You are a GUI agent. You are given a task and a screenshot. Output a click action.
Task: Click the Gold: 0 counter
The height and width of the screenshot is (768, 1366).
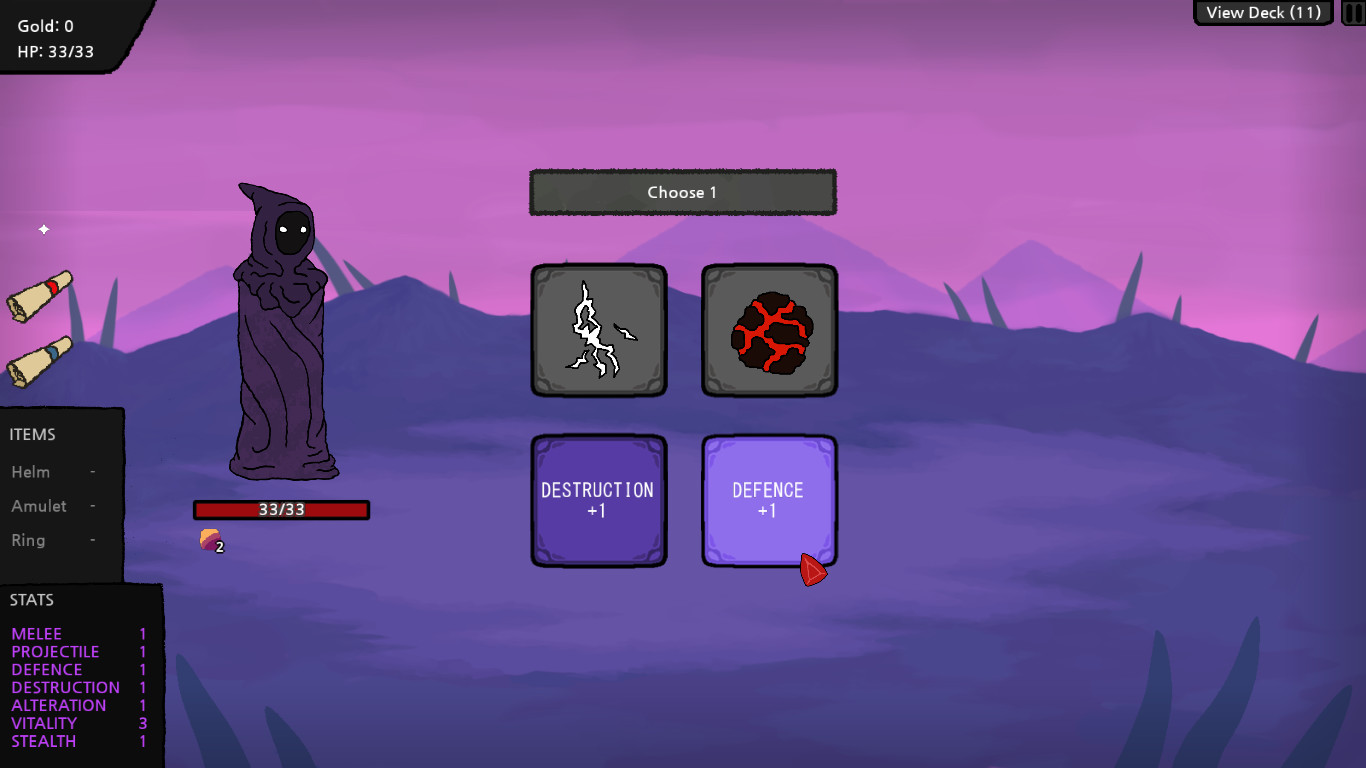tap(44, 26)
